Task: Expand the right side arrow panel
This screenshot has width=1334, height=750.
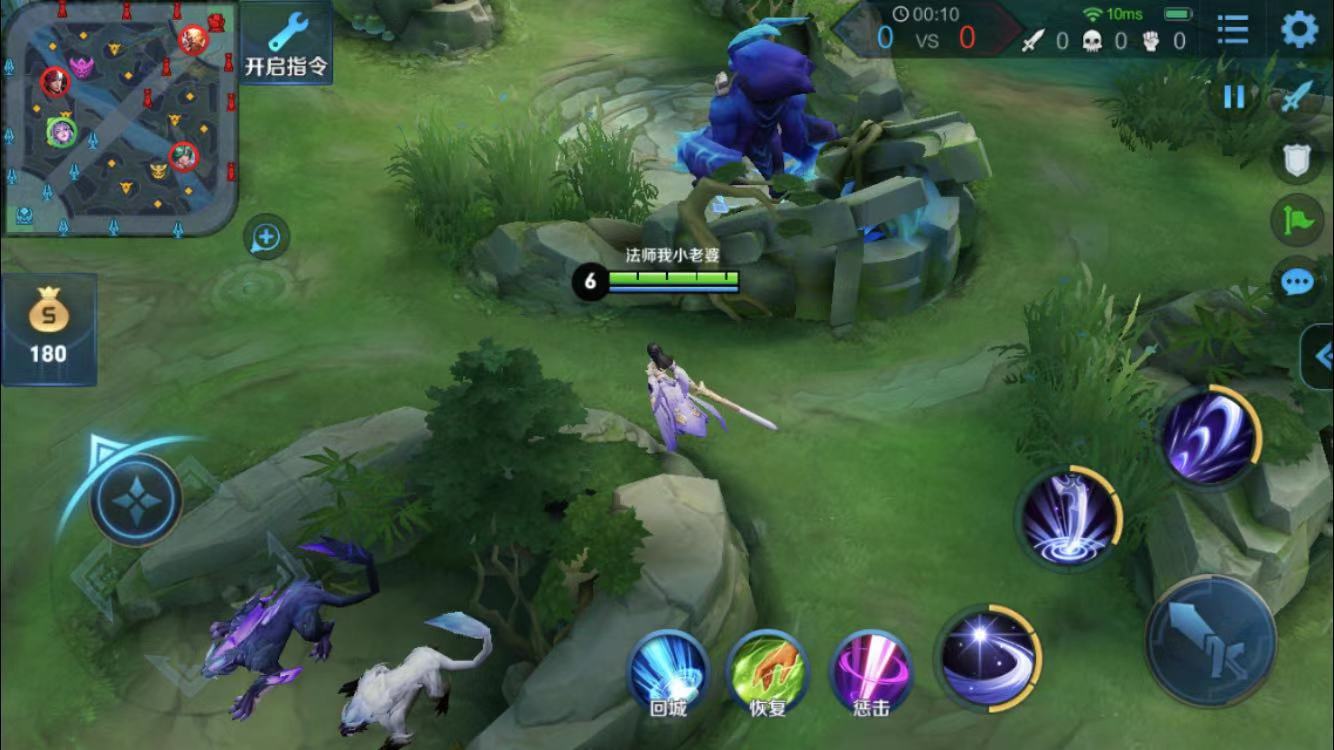Action: [x=1320, y=356]
